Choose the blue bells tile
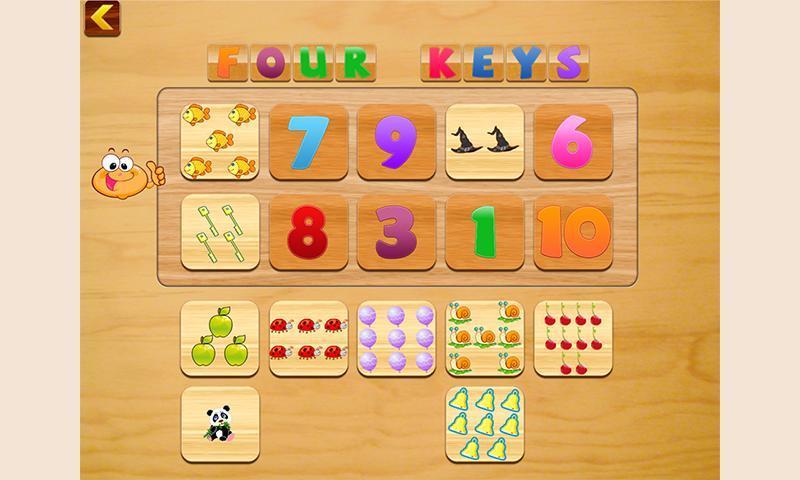 (x=484, y=424)
